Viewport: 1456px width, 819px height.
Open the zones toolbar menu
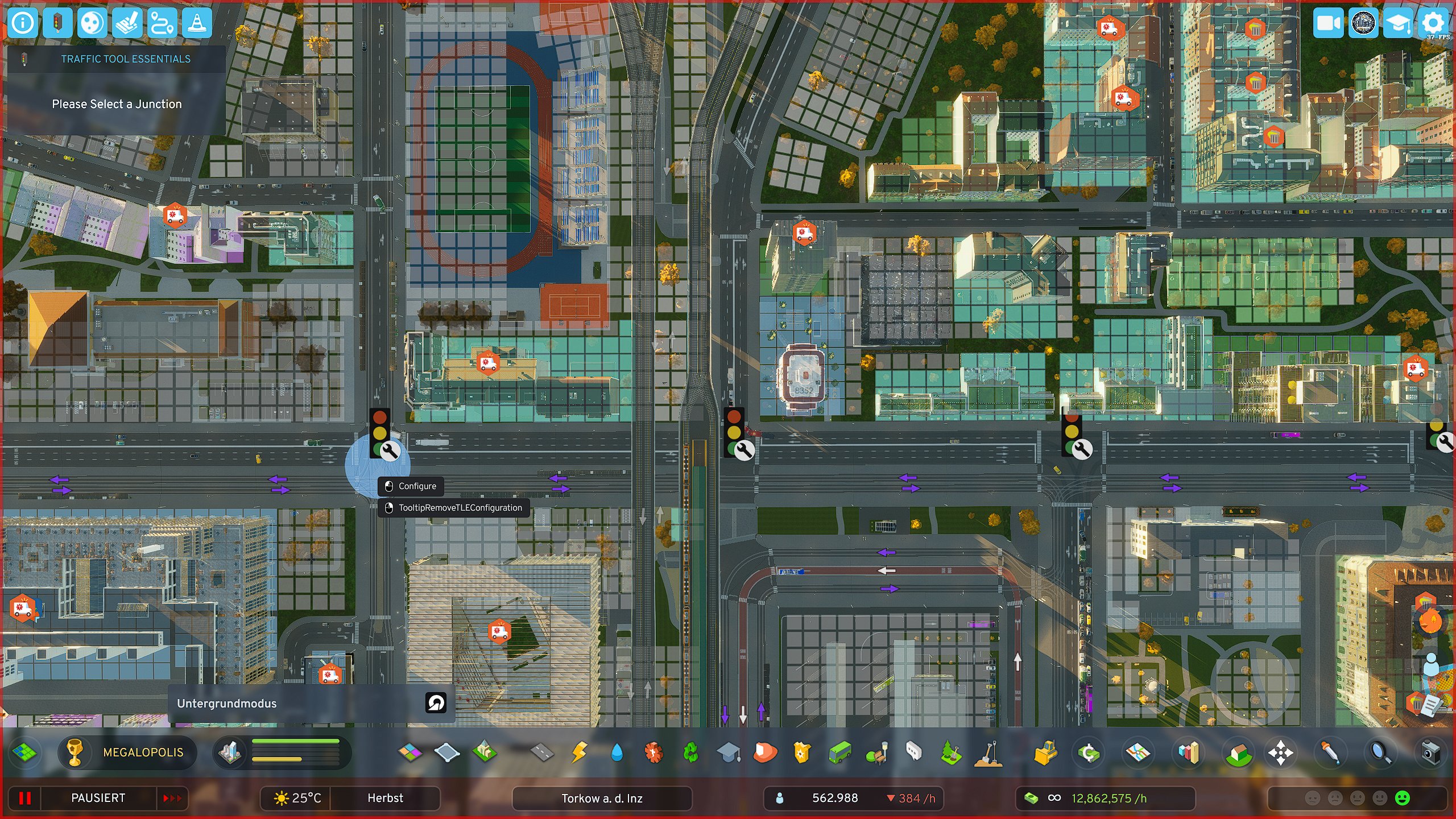click(x=410, y=752)
